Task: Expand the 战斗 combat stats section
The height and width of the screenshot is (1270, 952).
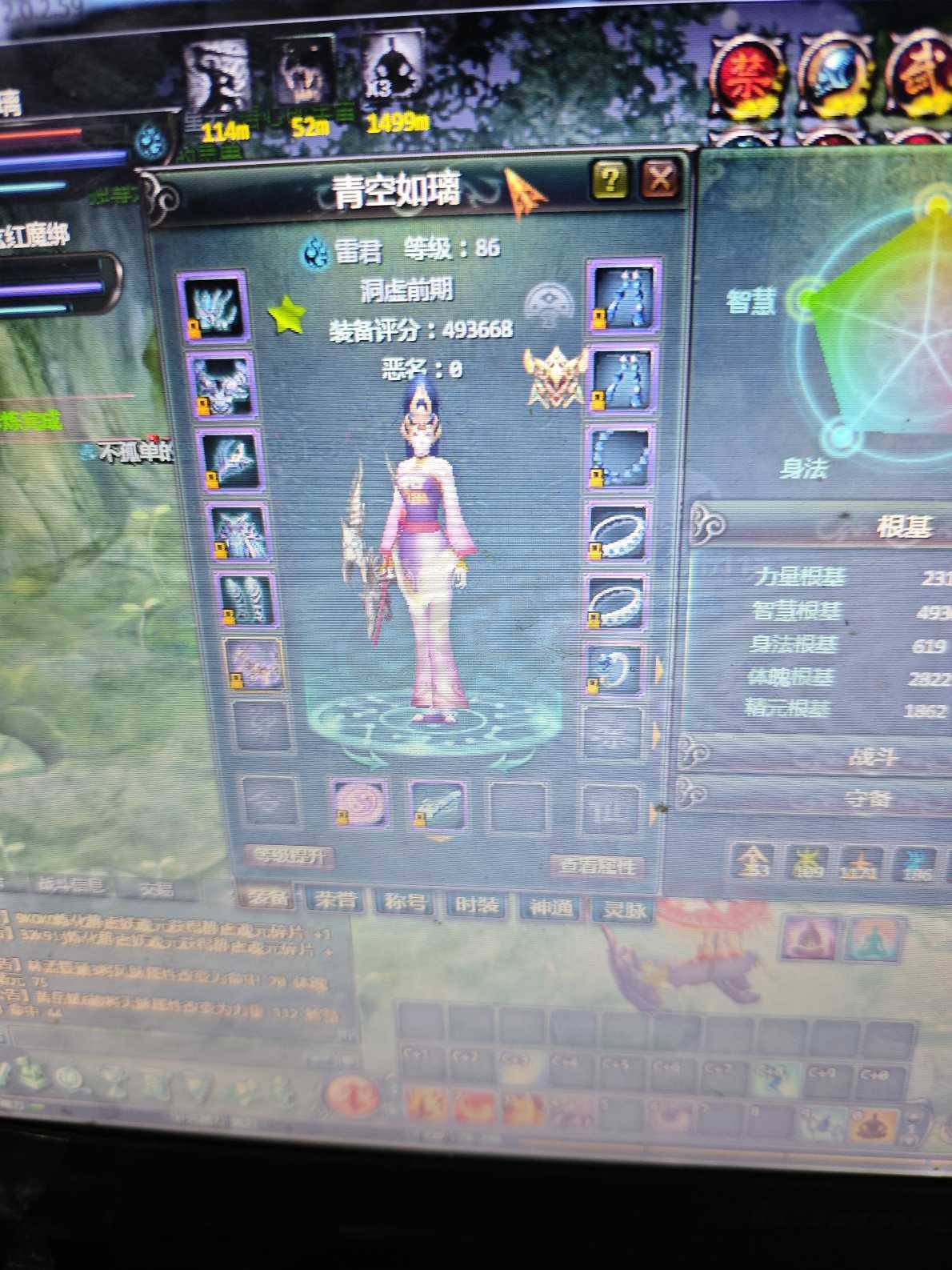Action: pos(872,756)
